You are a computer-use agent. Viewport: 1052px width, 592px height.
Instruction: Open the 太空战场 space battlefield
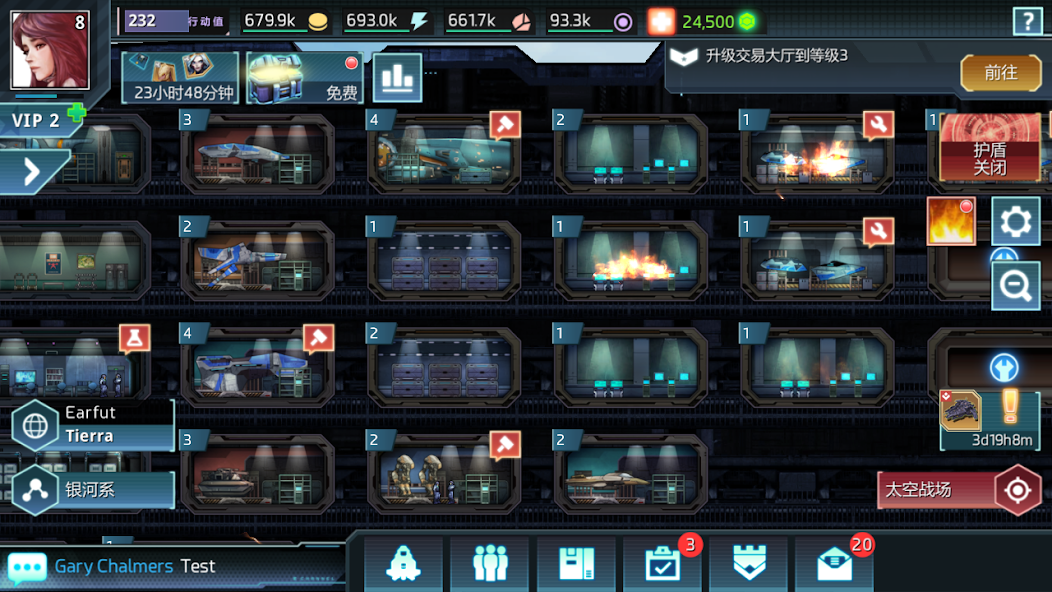960,490
